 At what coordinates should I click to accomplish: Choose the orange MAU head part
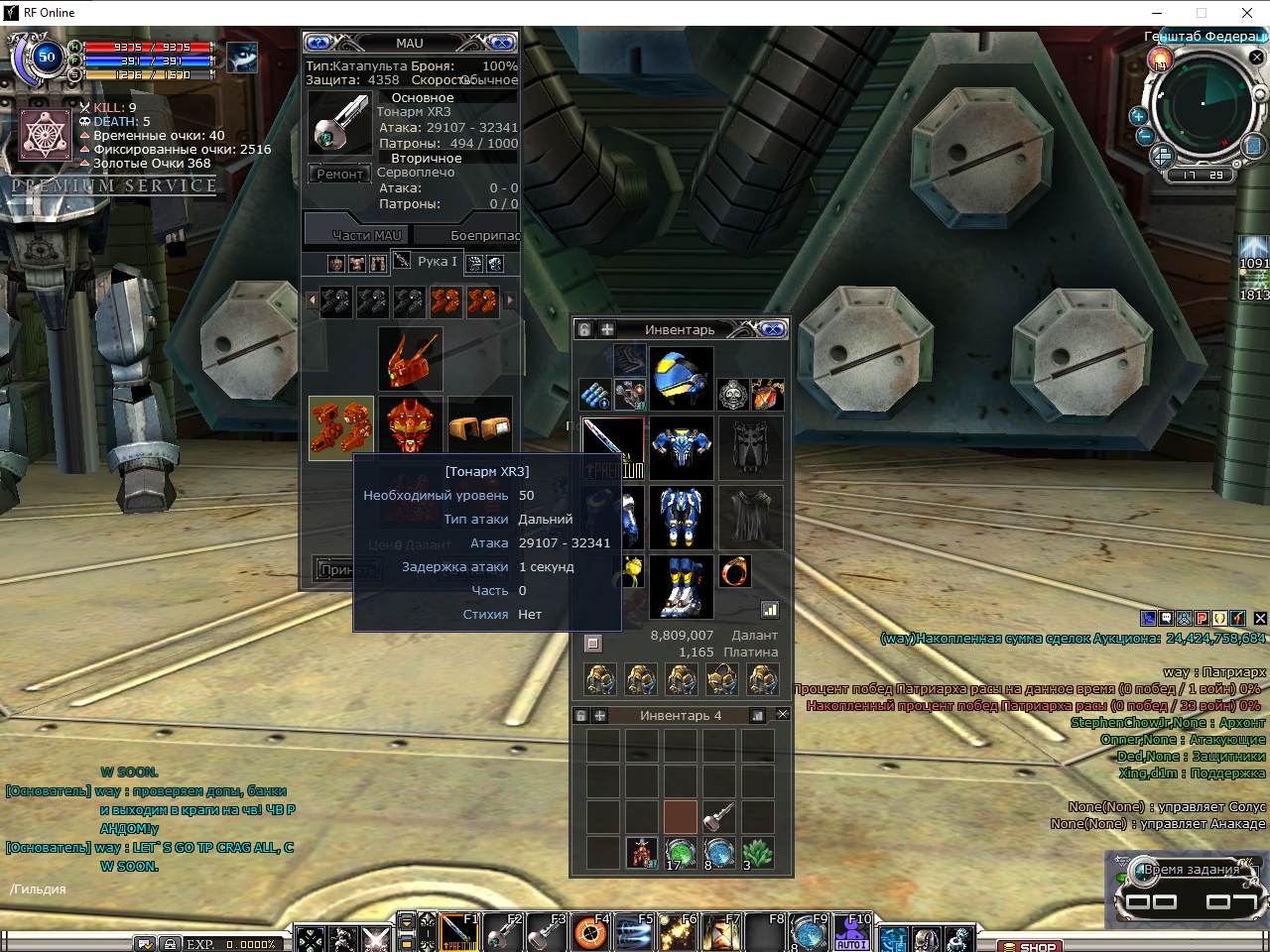coord(410,427)
